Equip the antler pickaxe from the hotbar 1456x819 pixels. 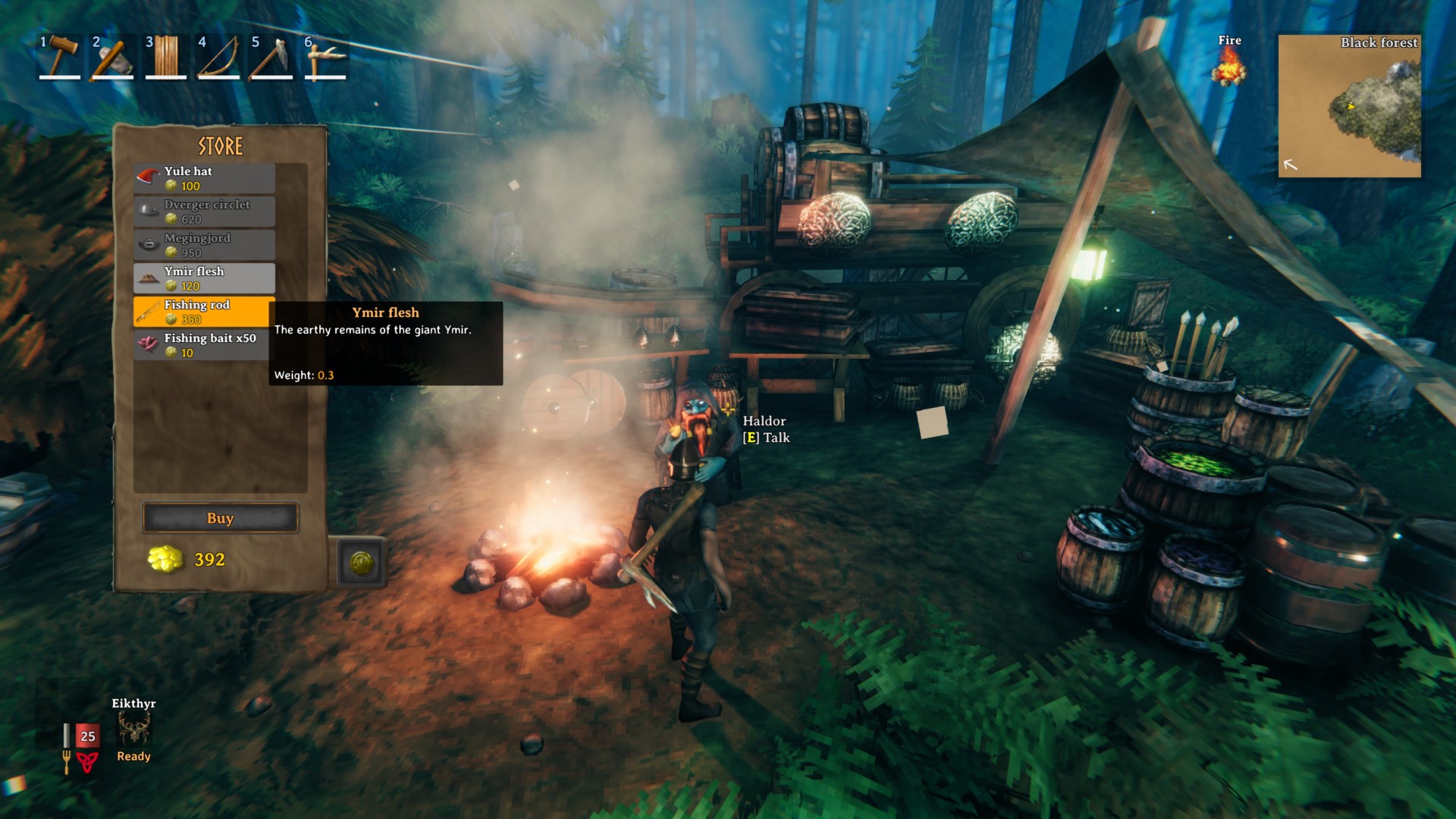pyautogui.click(x=325, y=56)
